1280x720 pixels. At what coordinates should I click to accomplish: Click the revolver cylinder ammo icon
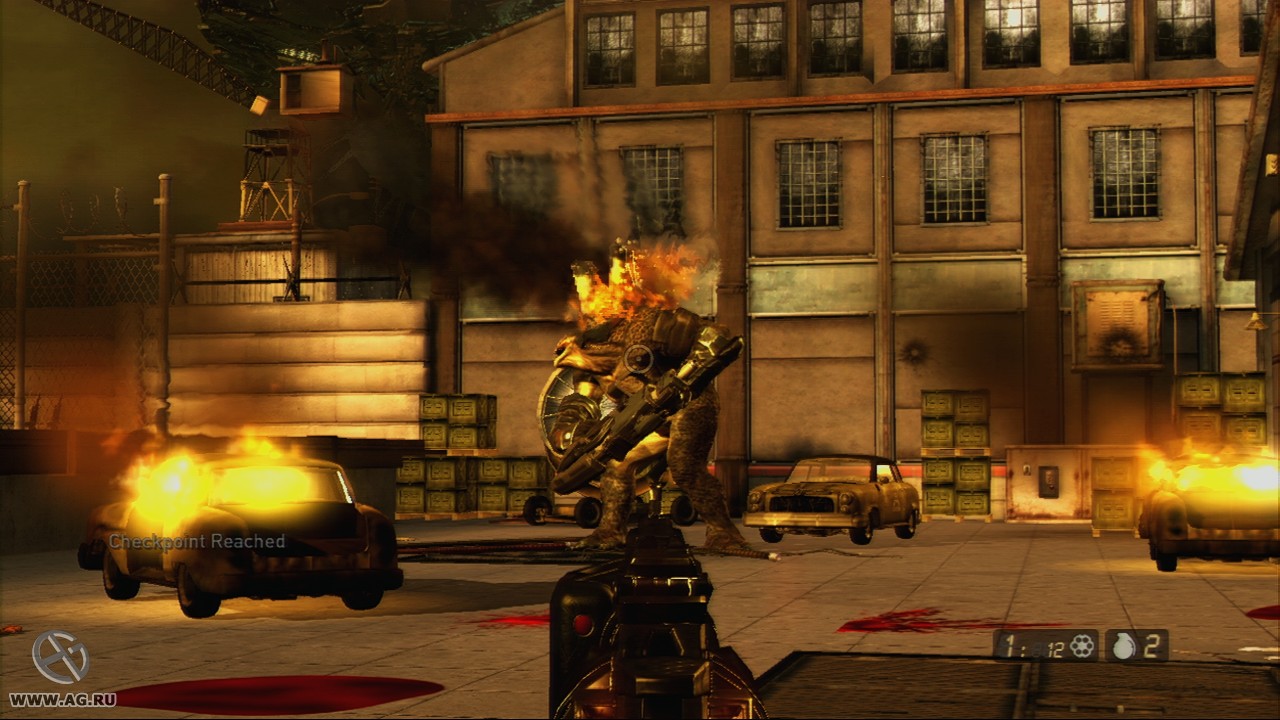pyautogui.click(x=1082, y=646)
